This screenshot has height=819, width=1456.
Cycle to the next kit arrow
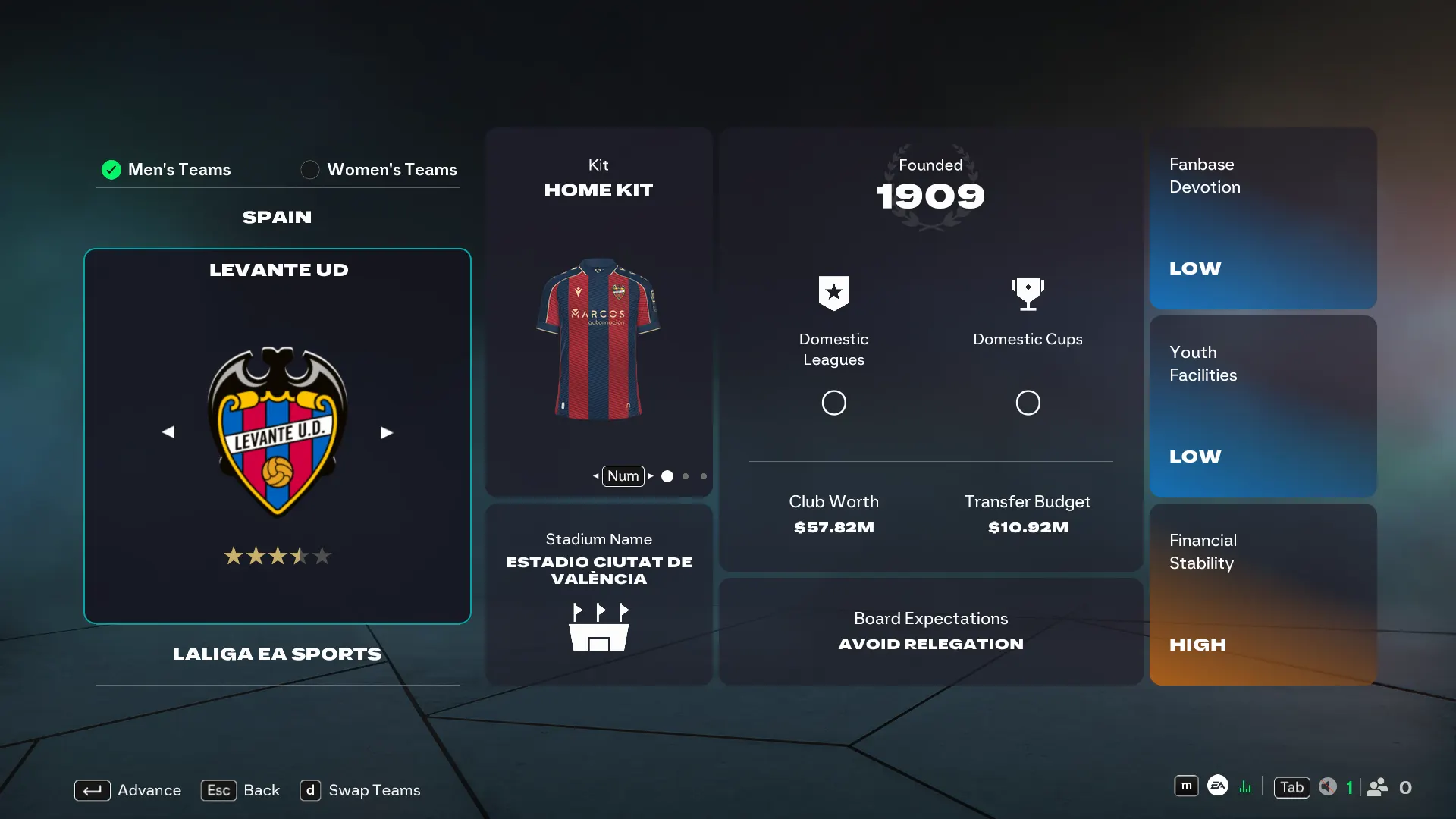651,476
